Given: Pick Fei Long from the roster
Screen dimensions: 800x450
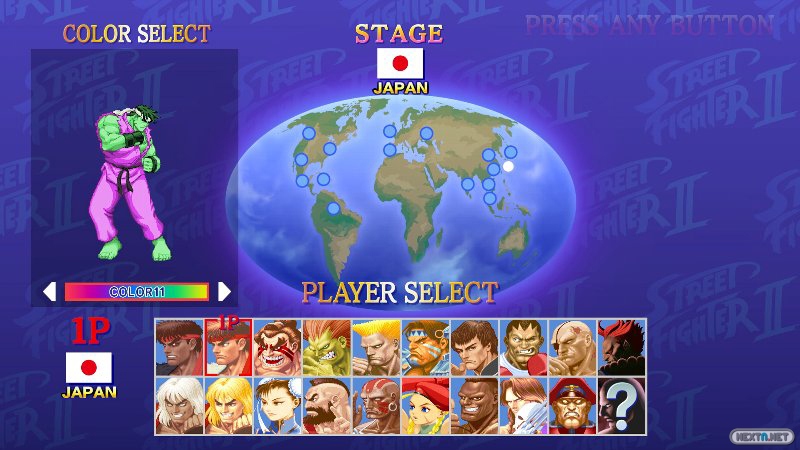Looking at the screenshot, I should pos(474,347).
